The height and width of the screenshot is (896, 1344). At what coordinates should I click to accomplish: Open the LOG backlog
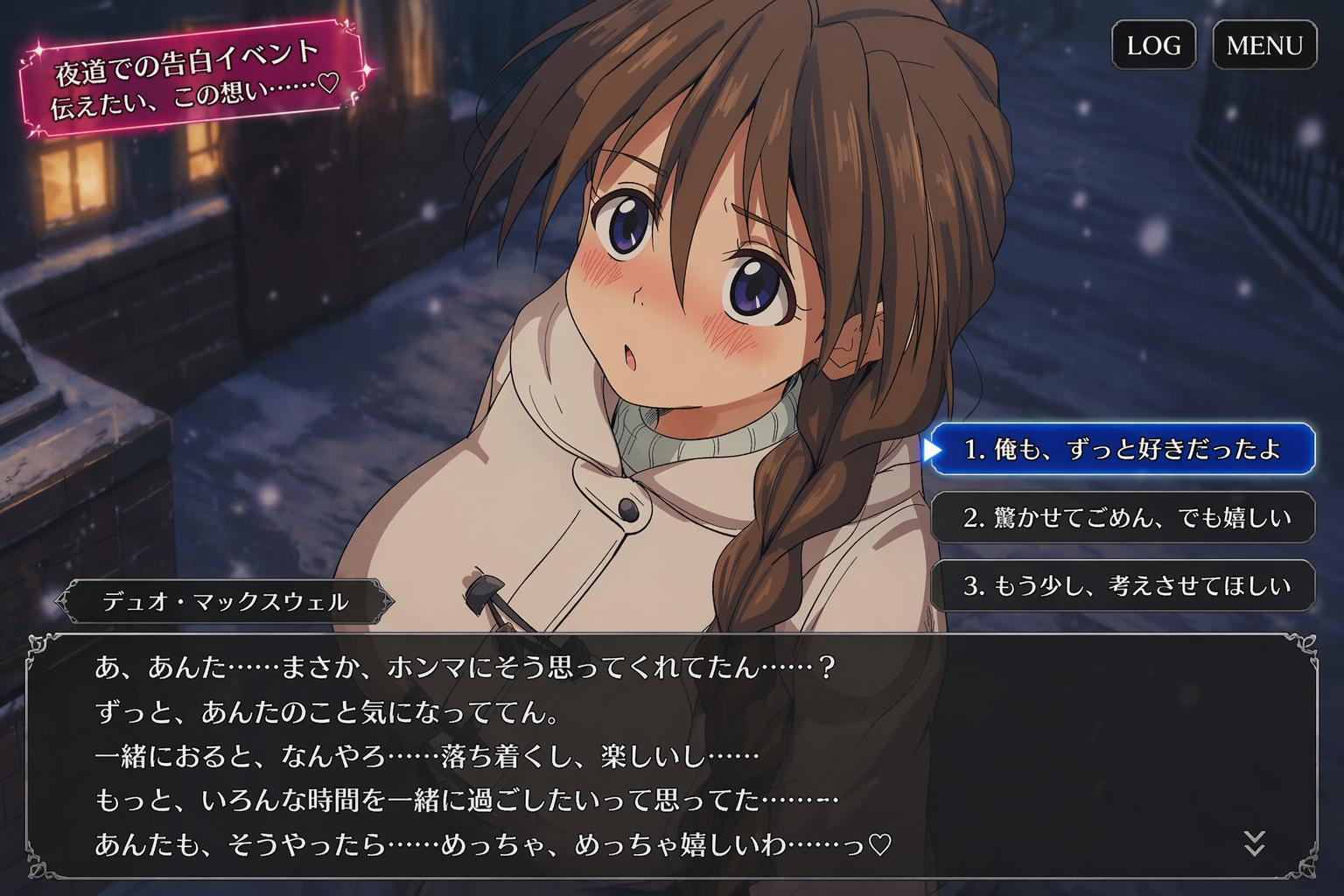point(1153,45)
